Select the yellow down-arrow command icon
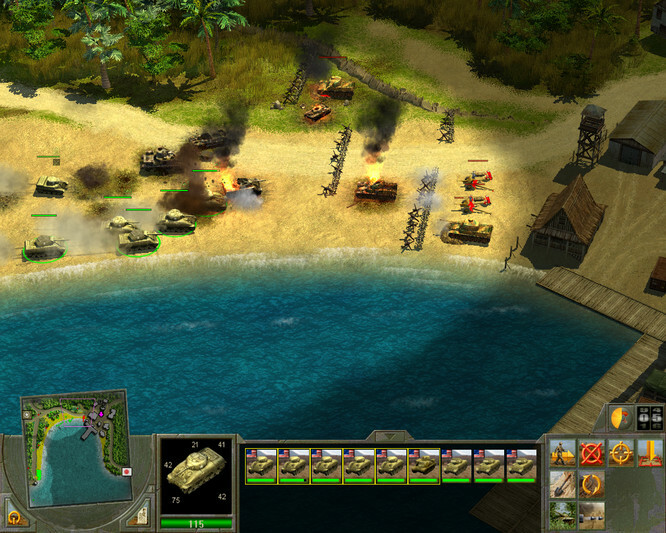The image size is (666, 533). coord(651,453)
